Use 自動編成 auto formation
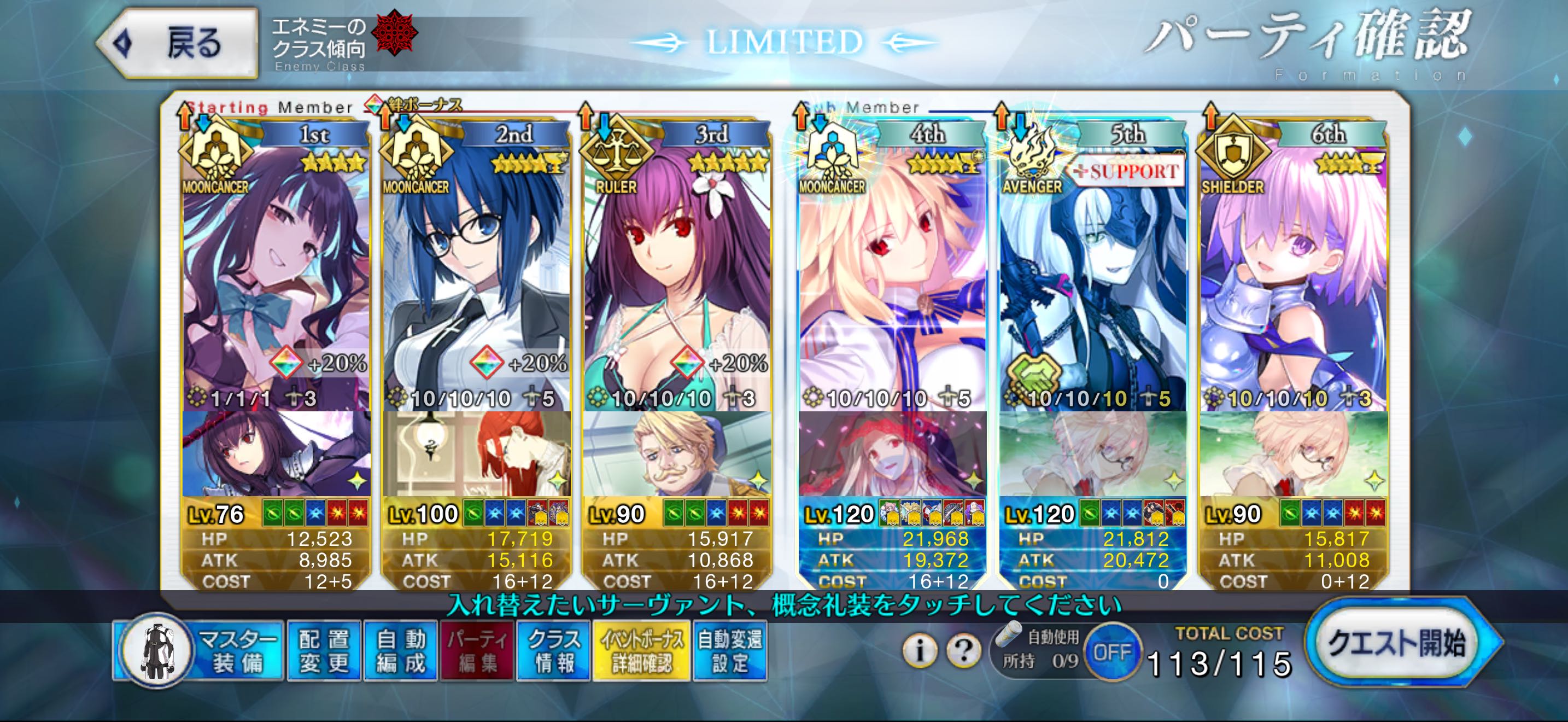 tap(401, 650)
